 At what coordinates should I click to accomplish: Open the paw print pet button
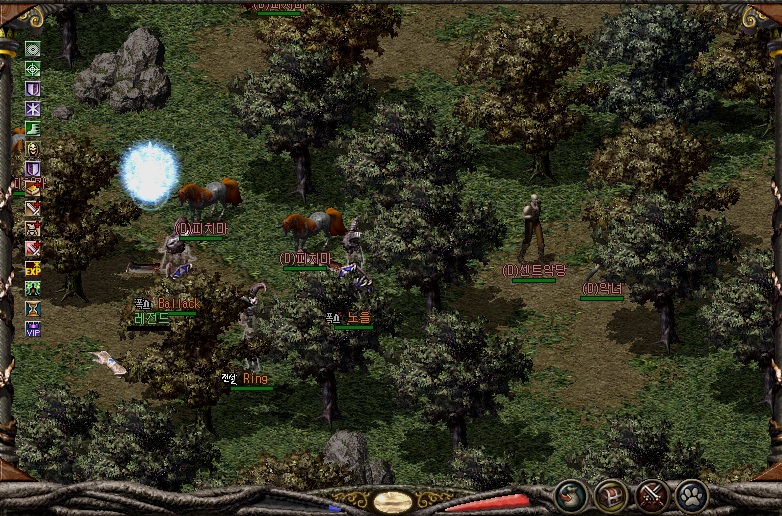click(x=692, y=495)
